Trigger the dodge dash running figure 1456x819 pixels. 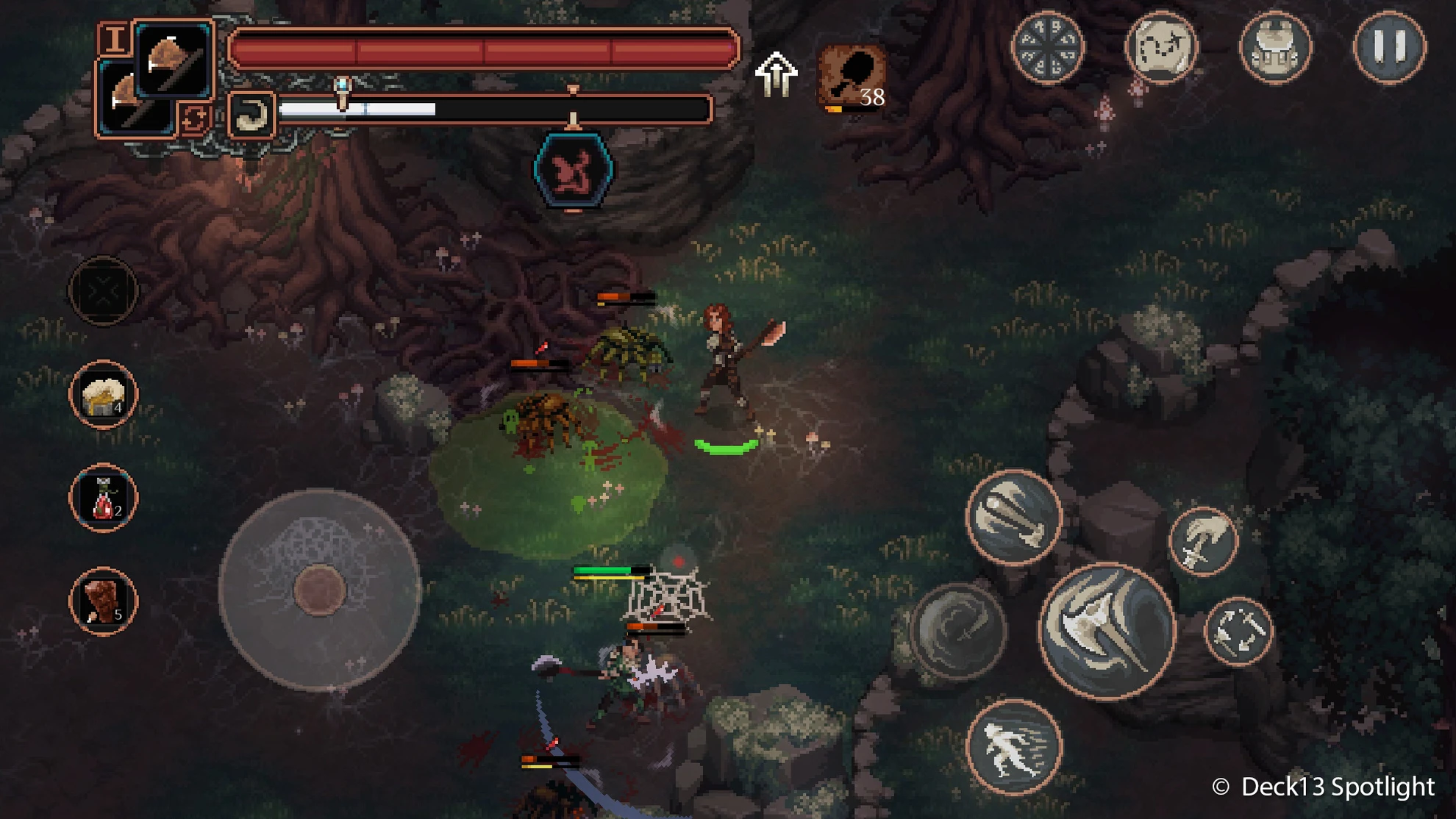point(1013,747)
